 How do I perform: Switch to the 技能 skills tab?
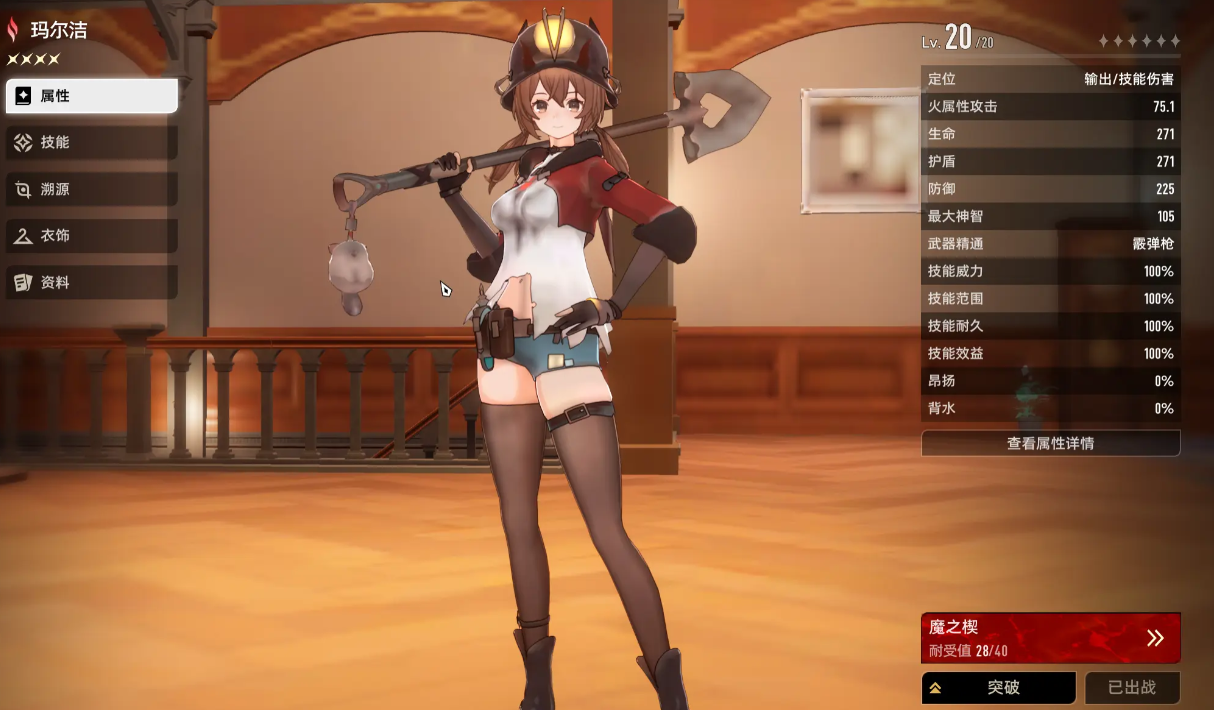point(92,143)
